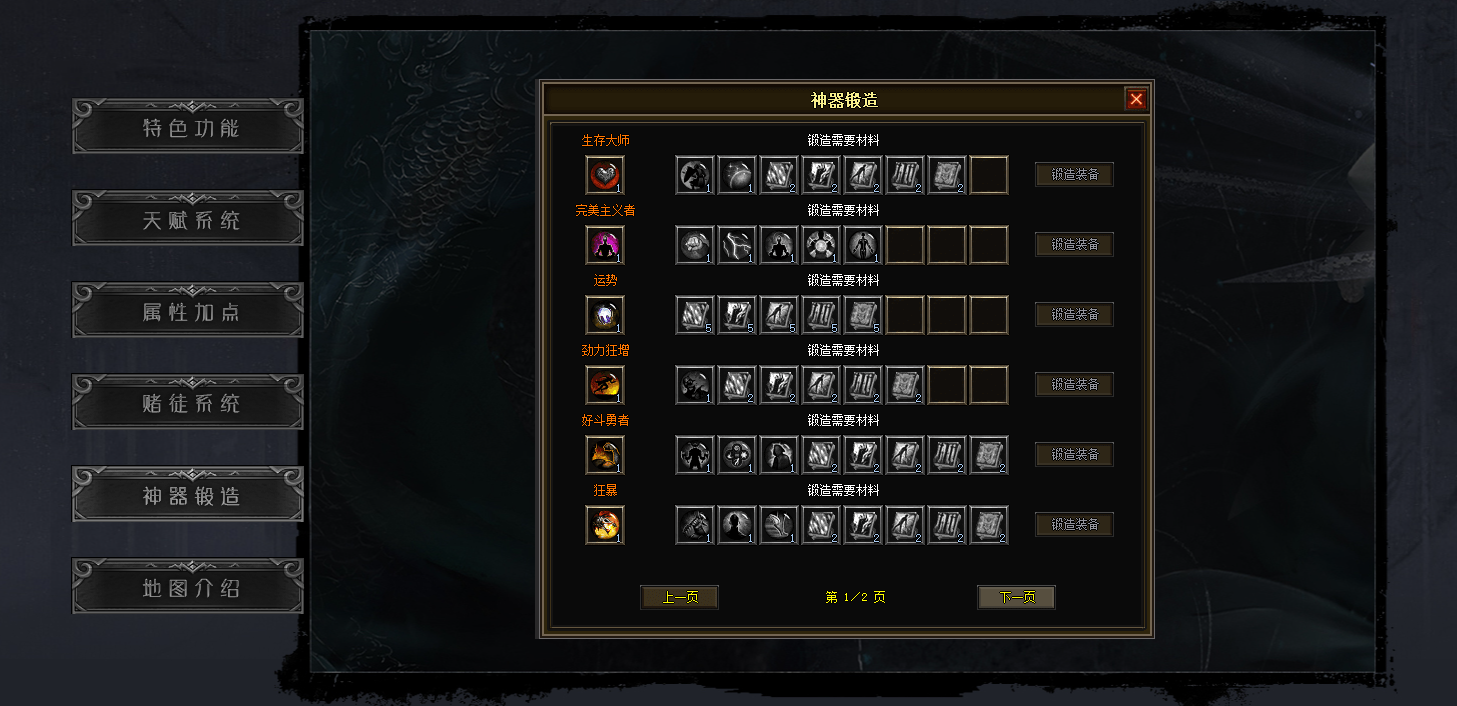This screenshot has width=1457, height=706.
Task: Forge the 运势 artifact
Action: (x=1074, y=315)
